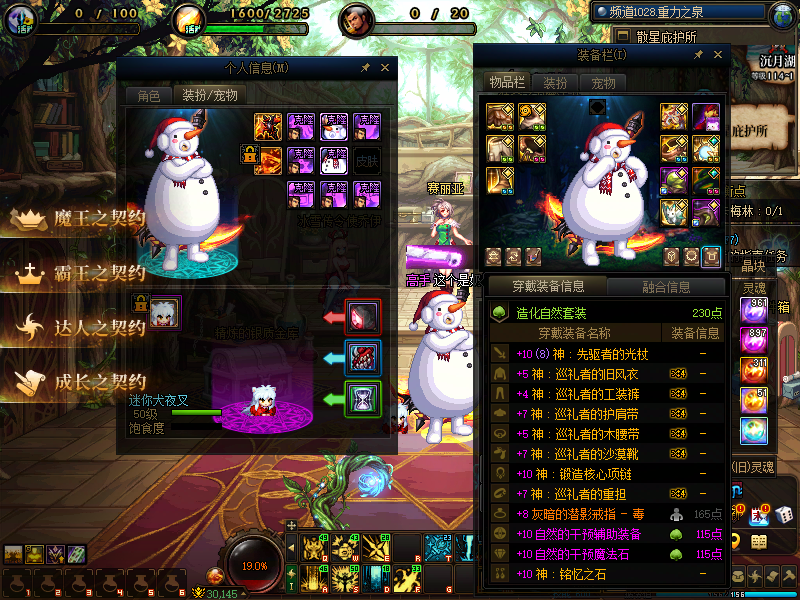Image resolution: width=800 pixels, height=600 pixels.
Task: Select the hourglass pet equipment slot
Action: click(x=362, y=398)
